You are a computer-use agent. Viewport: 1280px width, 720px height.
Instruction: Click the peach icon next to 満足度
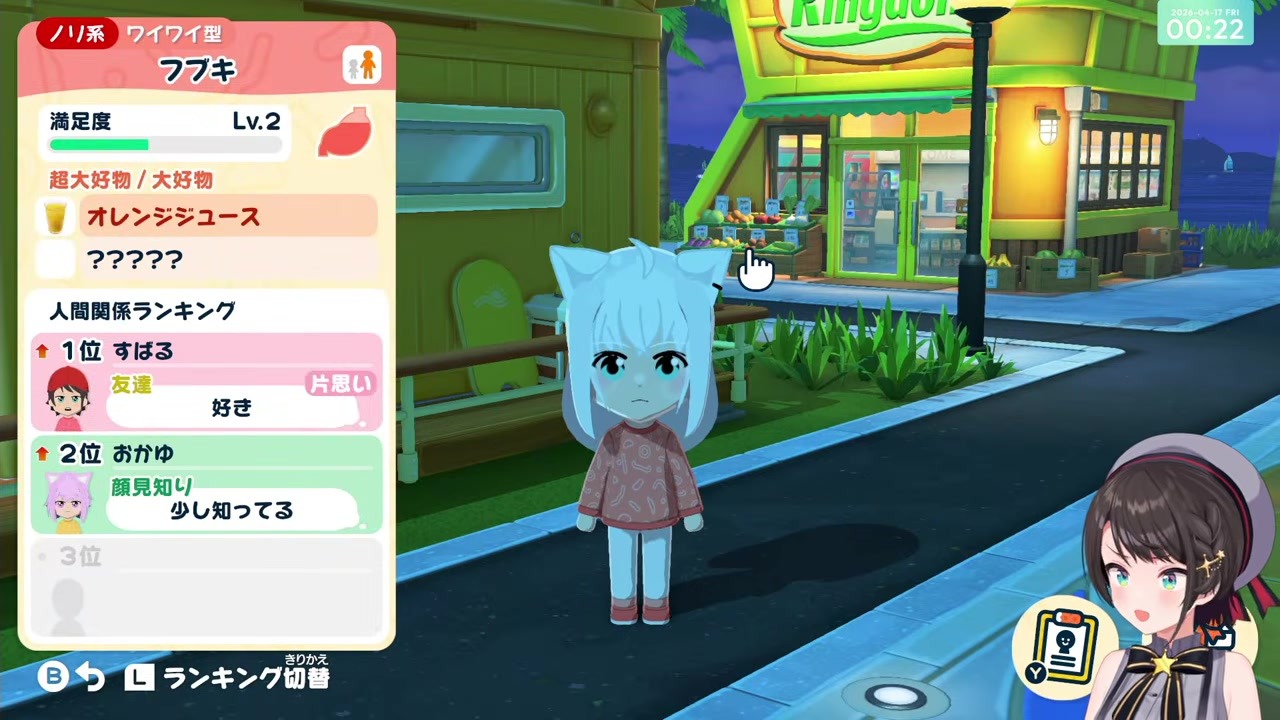pos(344,133)
